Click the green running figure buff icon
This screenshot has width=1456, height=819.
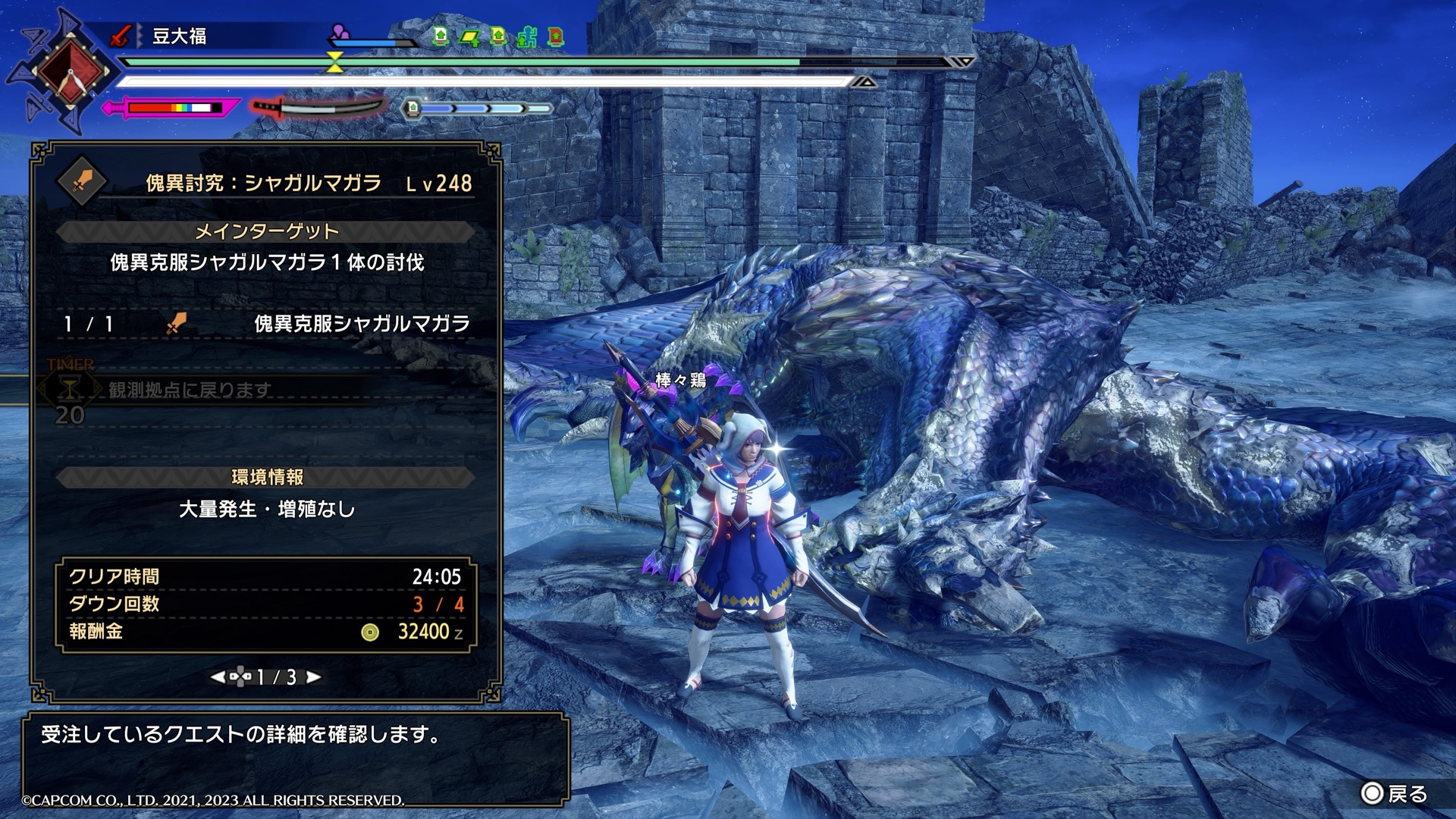(527, 36)
